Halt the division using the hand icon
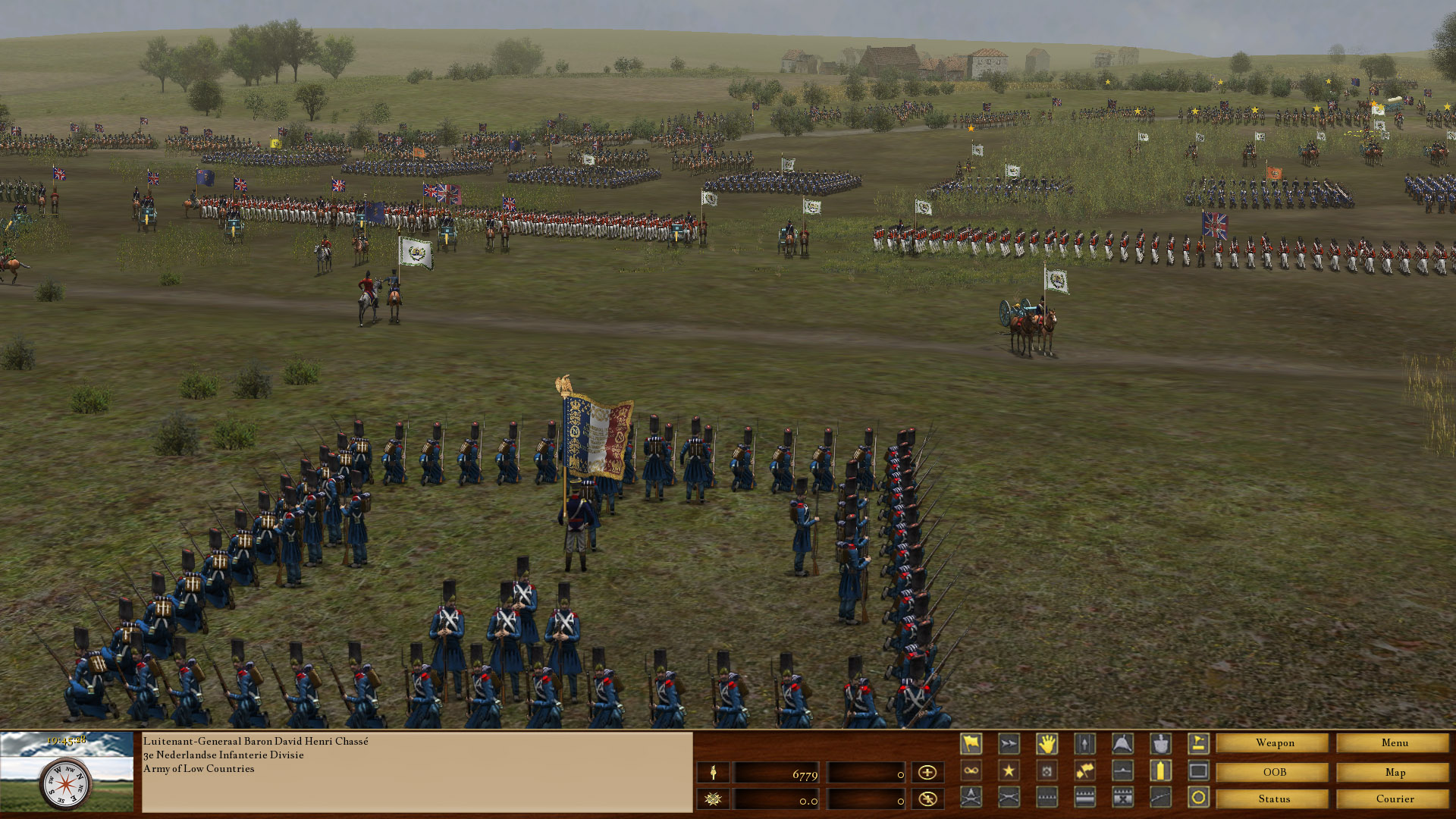The height and width of the screenshot is (819, 1456). click(x=1047, y=744)
